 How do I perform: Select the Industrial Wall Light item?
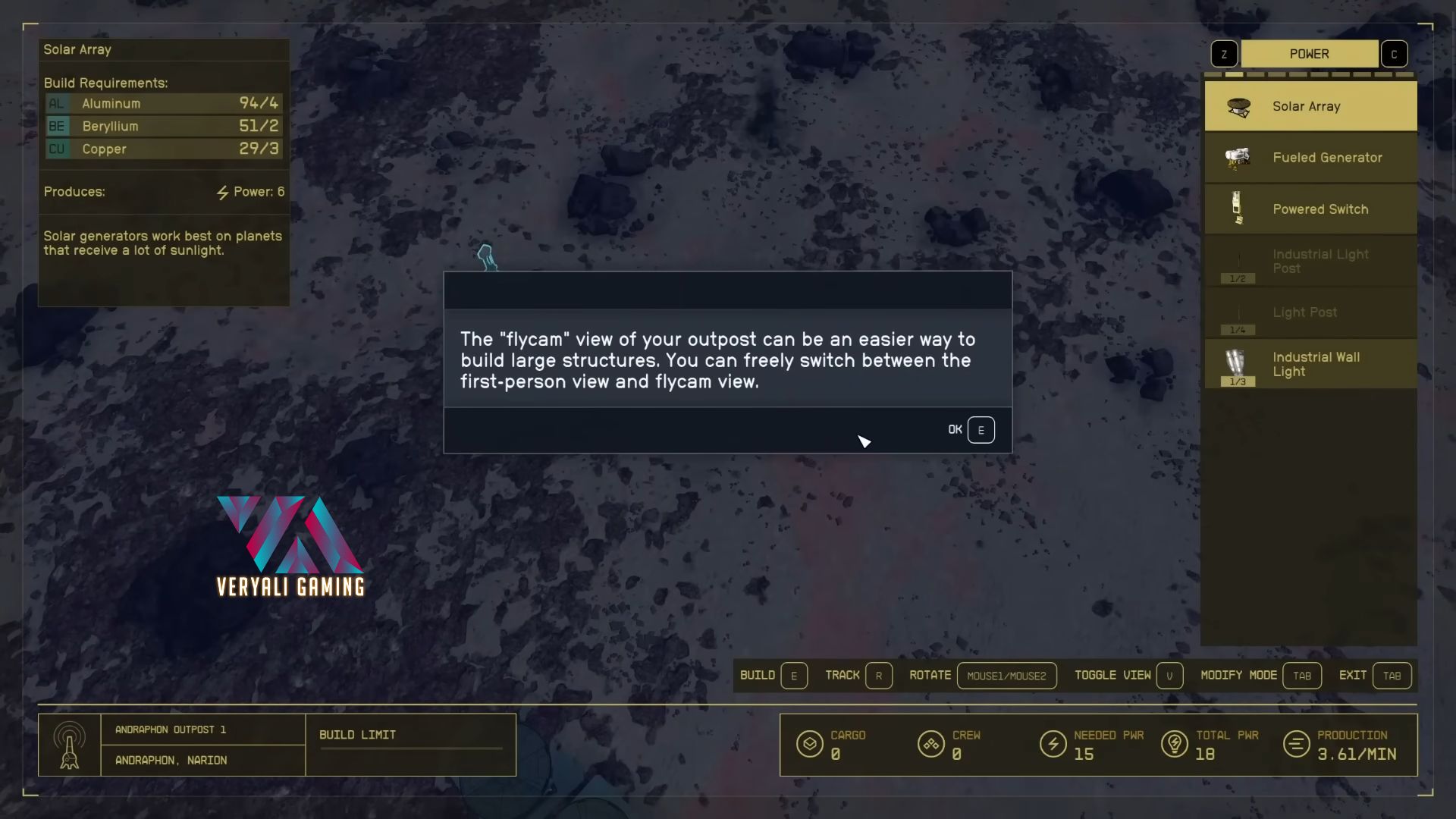coord(1310,364)
